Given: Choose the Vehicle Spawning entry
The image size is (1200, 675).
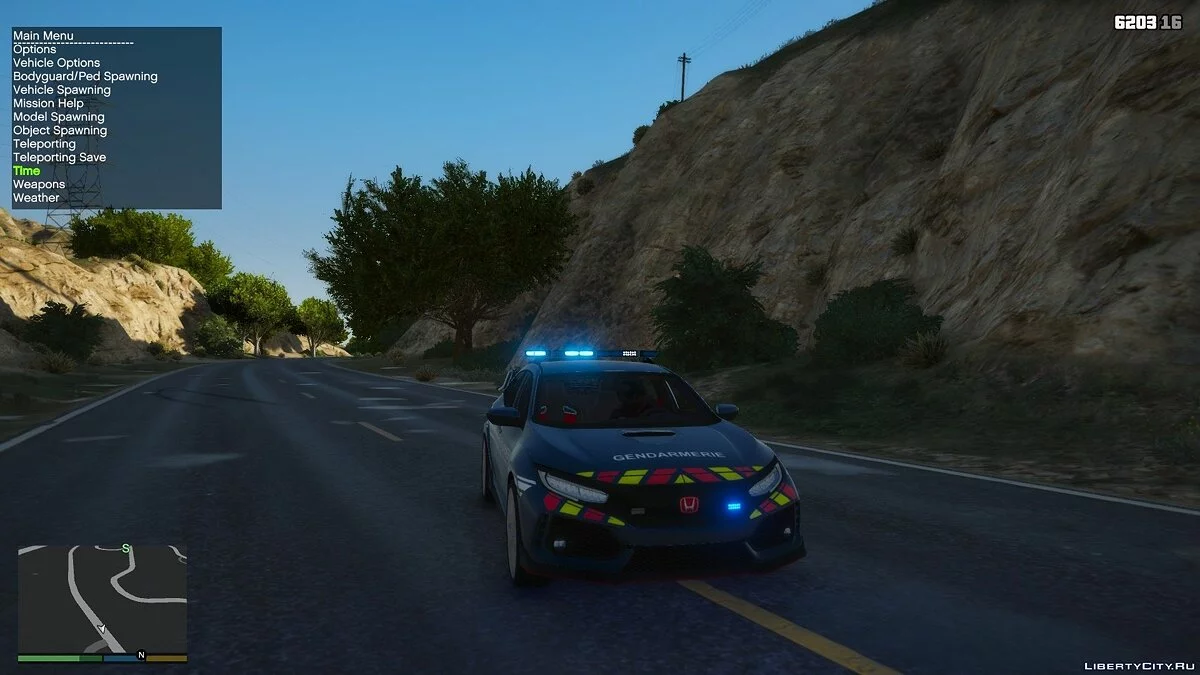Looking at the screenshot, I should (62, 90).
